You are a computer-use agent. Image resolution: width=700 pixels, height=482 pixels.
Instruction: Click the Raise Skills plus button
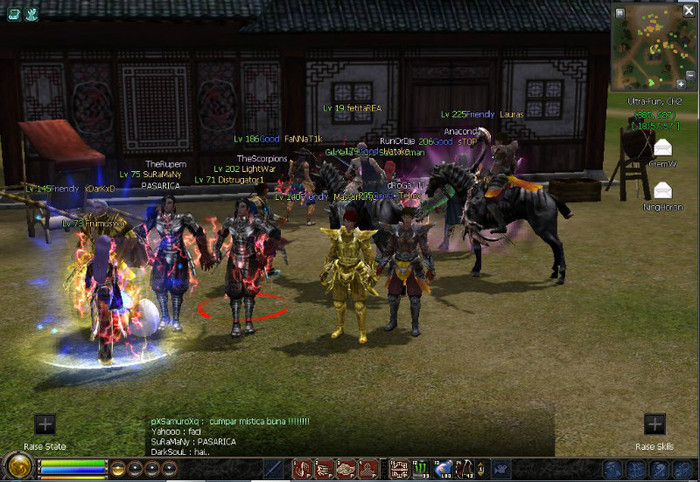654,425
